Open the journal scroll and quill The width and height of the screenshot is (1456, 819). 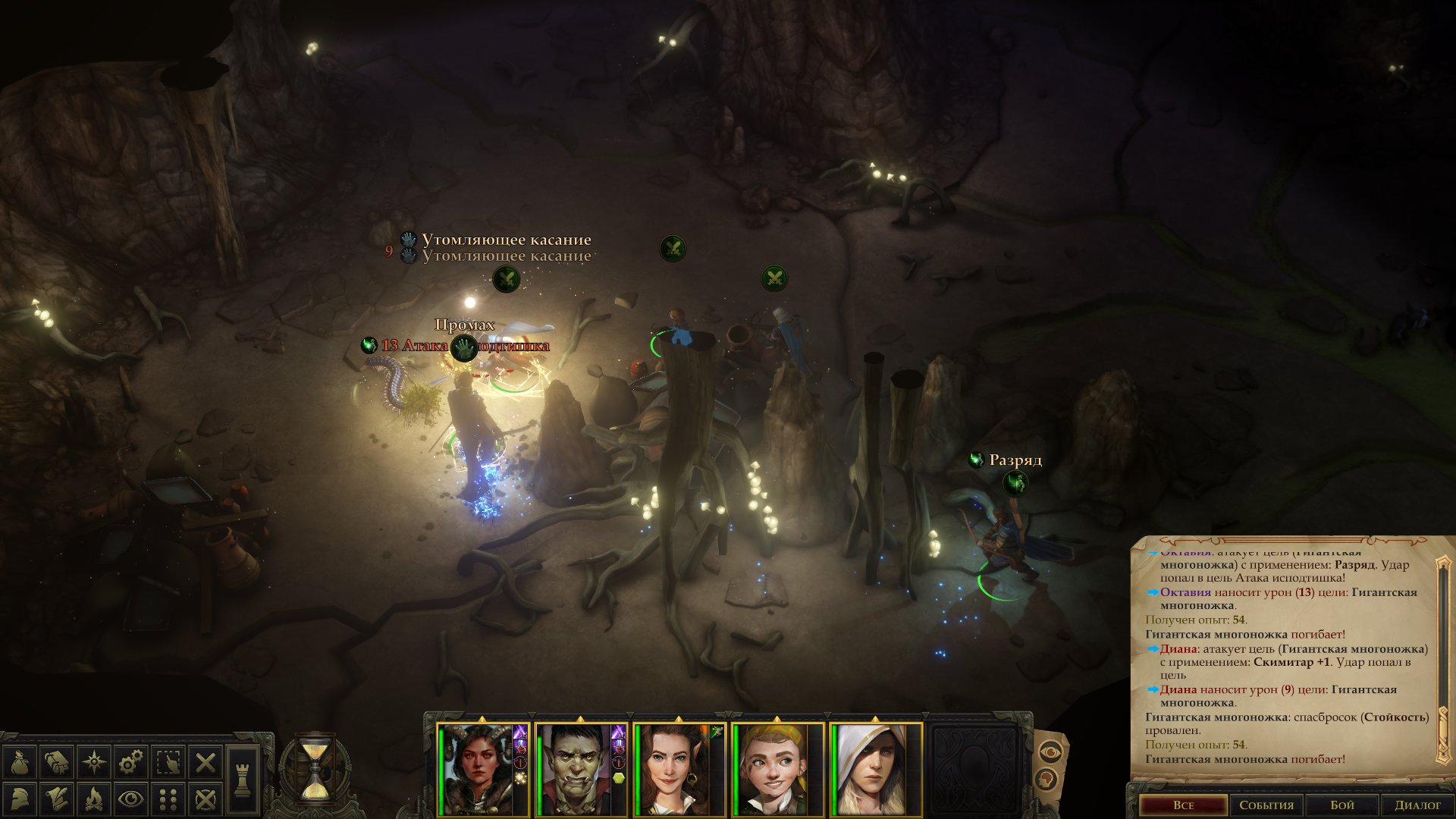pos(57,799)
